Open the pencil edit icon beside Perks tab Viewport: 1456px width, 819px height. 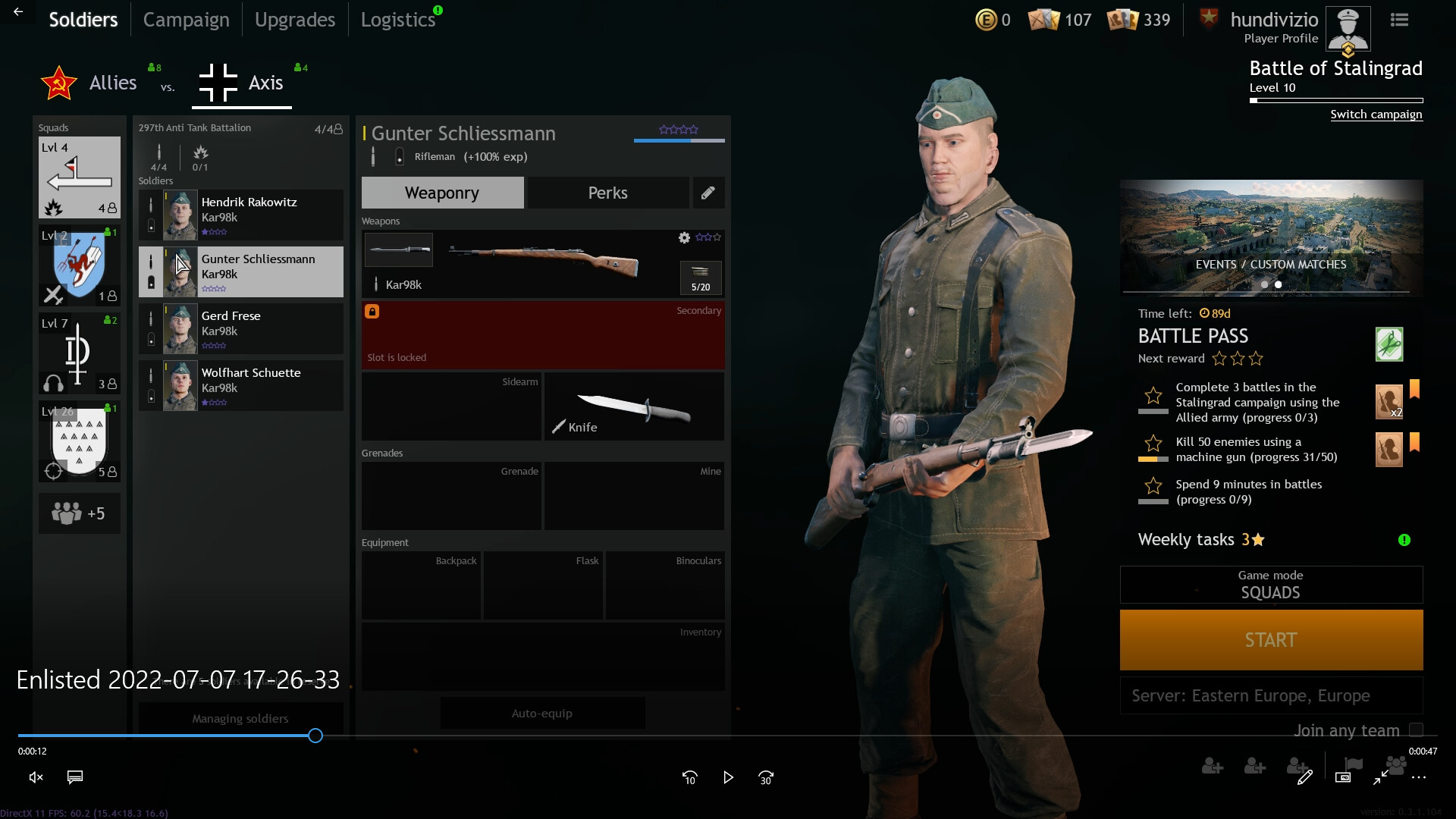pos(708,193)
